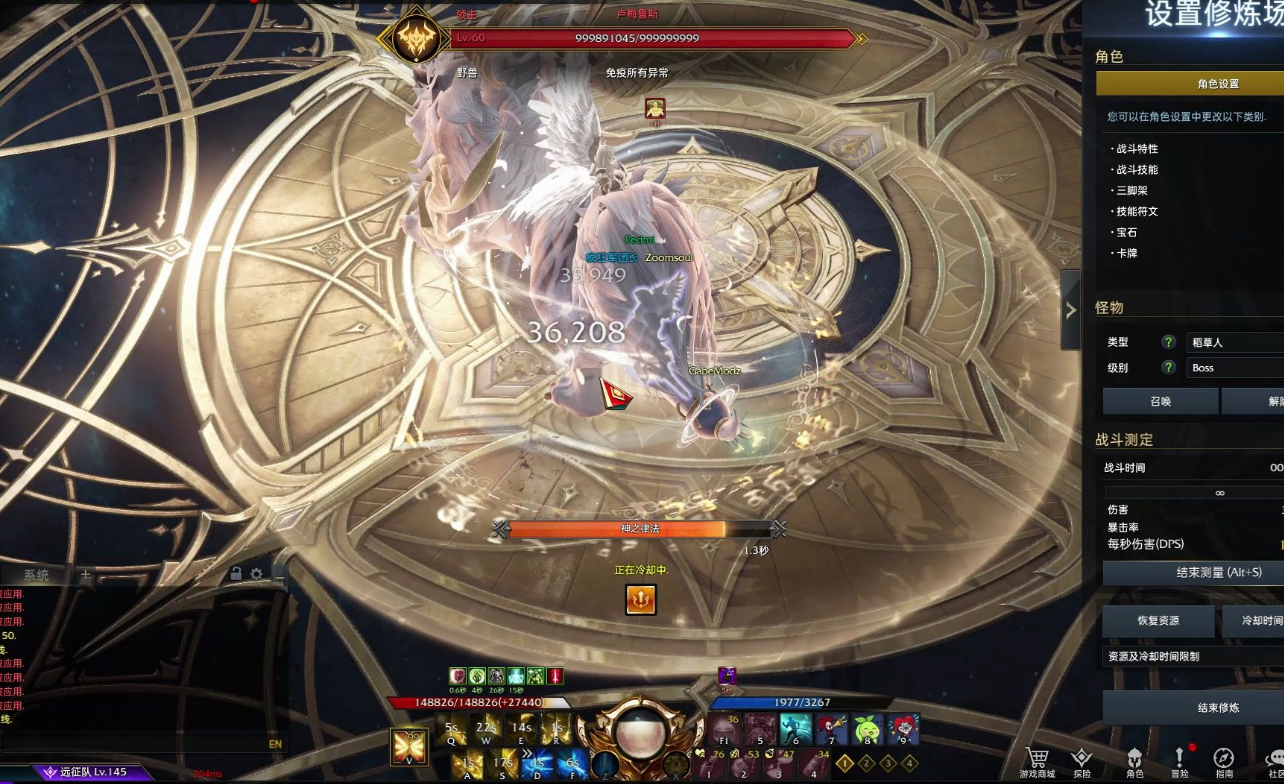
Task: Open the 角色设置 character settings button
Action: point(1190,84)
